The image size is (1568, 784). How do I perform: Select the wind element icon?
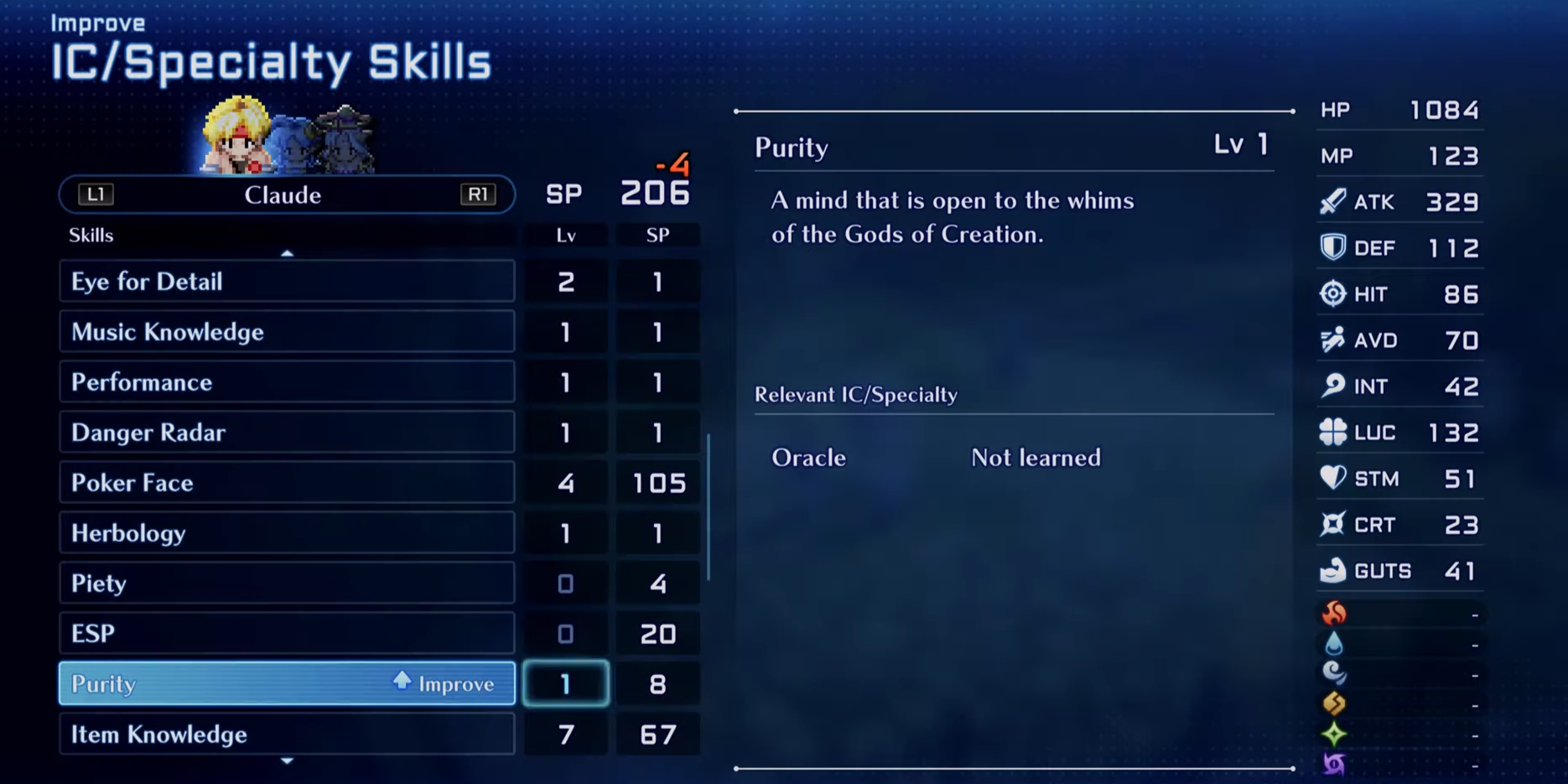(x=1335, y=674)
